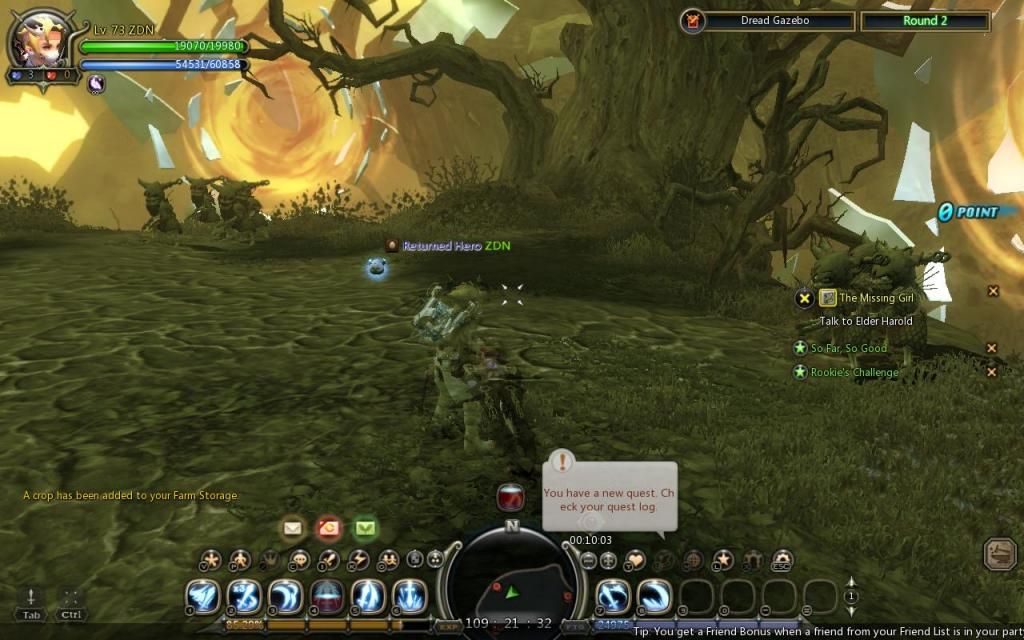The width and height of the screenshot is (1024, 640).
Task: Open the green glowing notification icon
Action: [x=365, y=527]
